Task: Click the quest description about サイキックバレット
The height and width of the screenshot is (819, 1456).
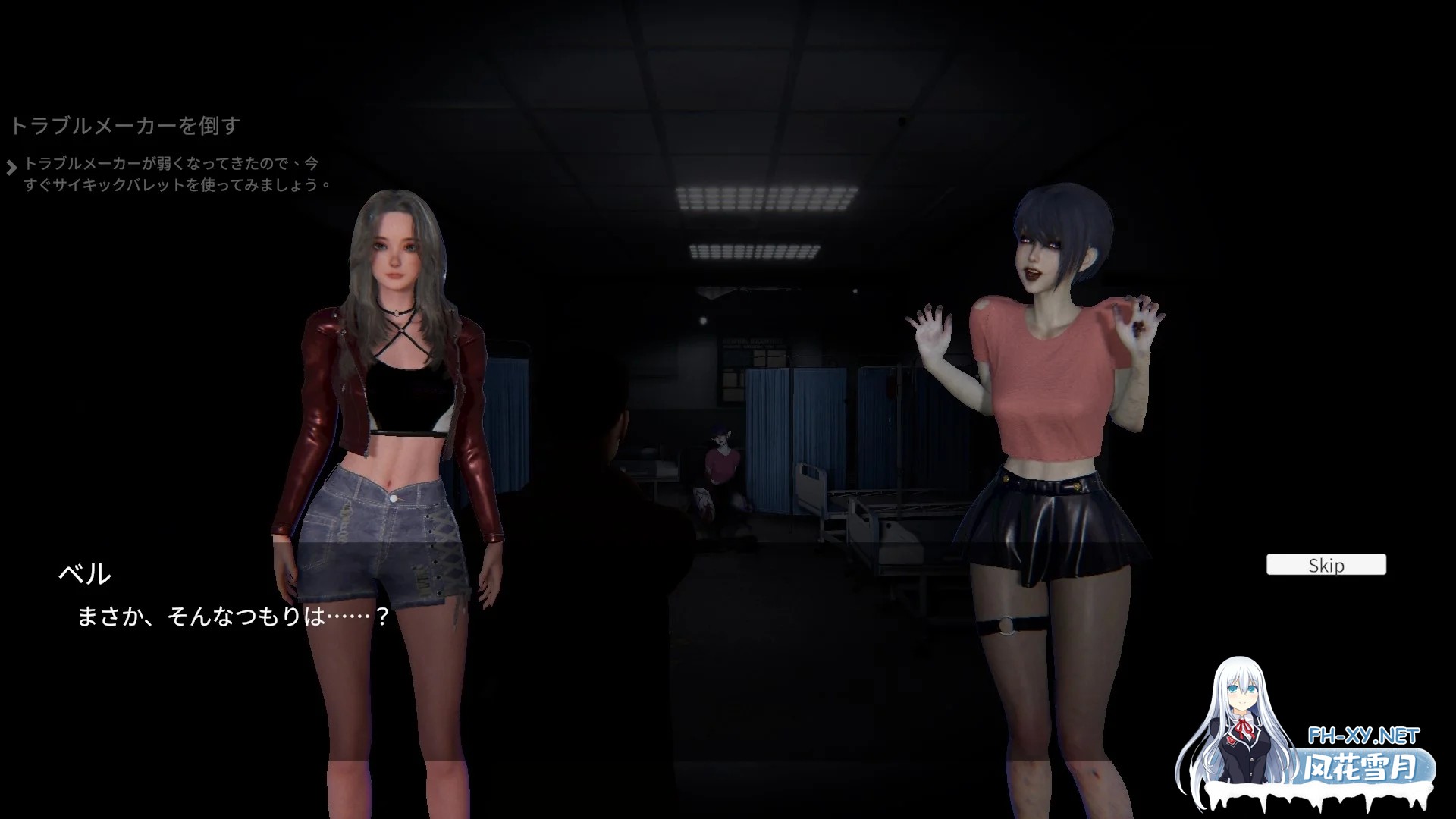Action: (x=174, y=173)
